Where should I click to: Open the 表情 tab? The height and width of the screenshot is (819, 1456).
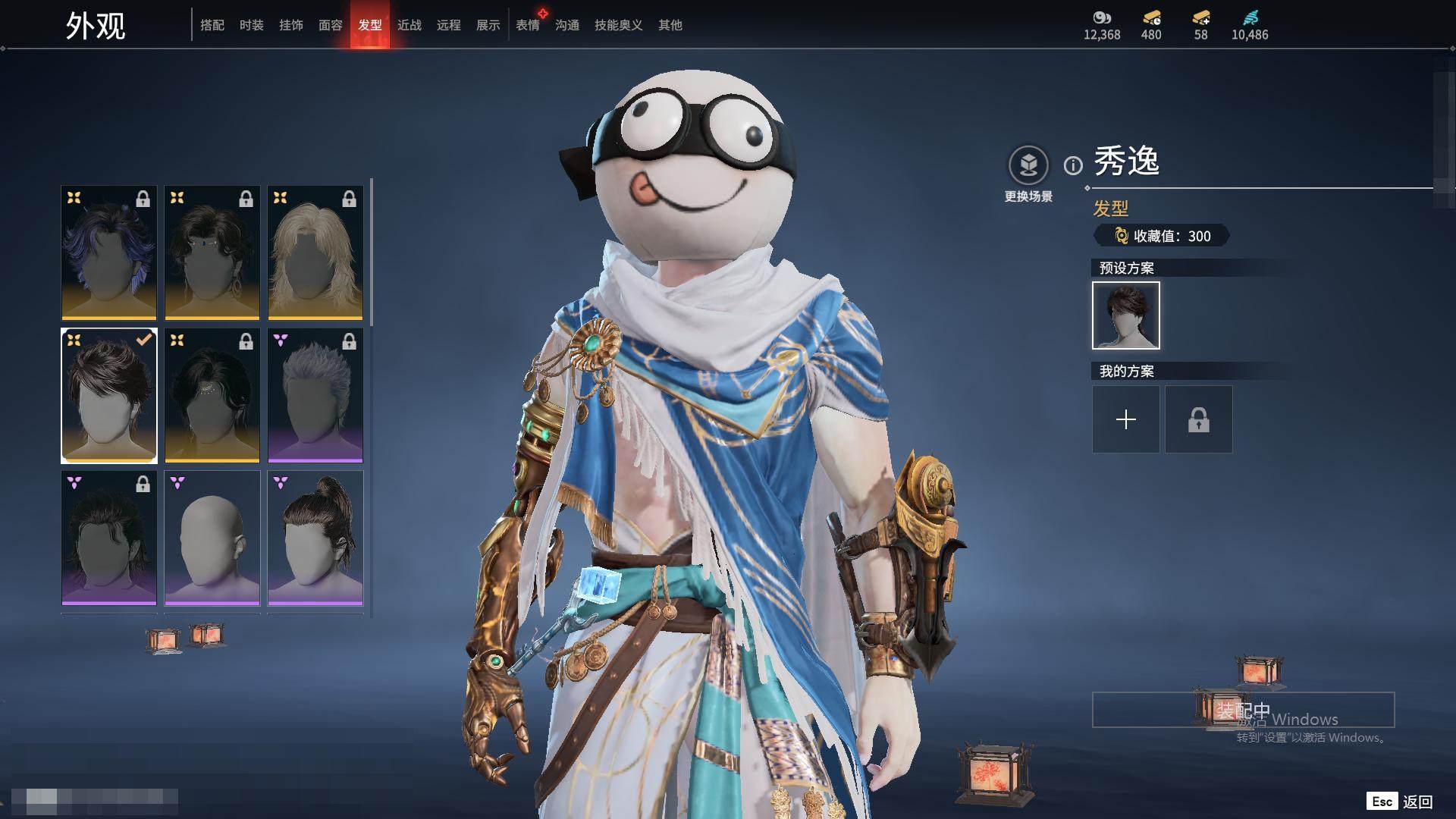[528, 25]
